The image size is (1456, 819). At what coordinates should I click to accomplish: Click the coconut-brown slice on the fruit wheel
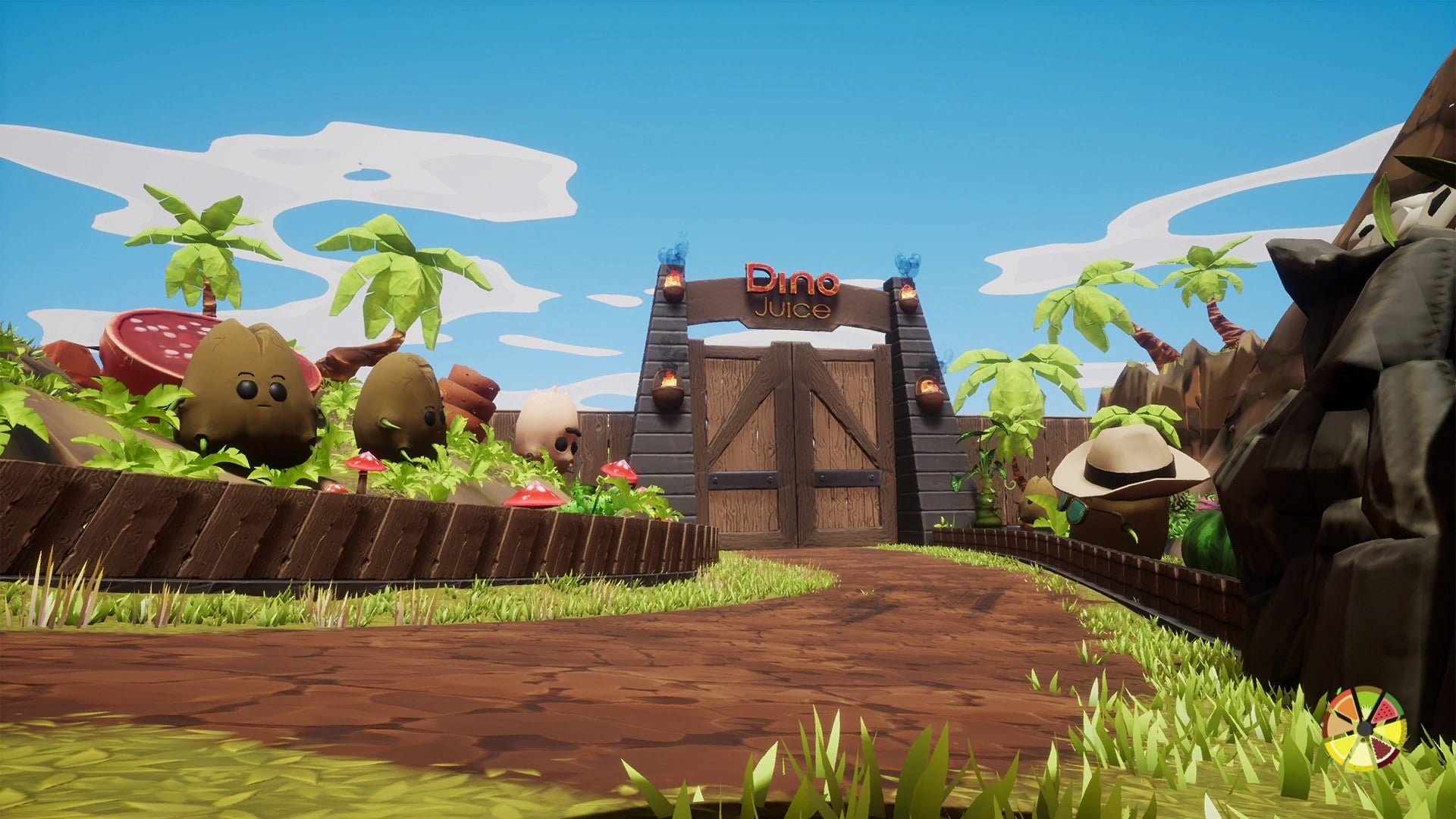pos(1337,726)
